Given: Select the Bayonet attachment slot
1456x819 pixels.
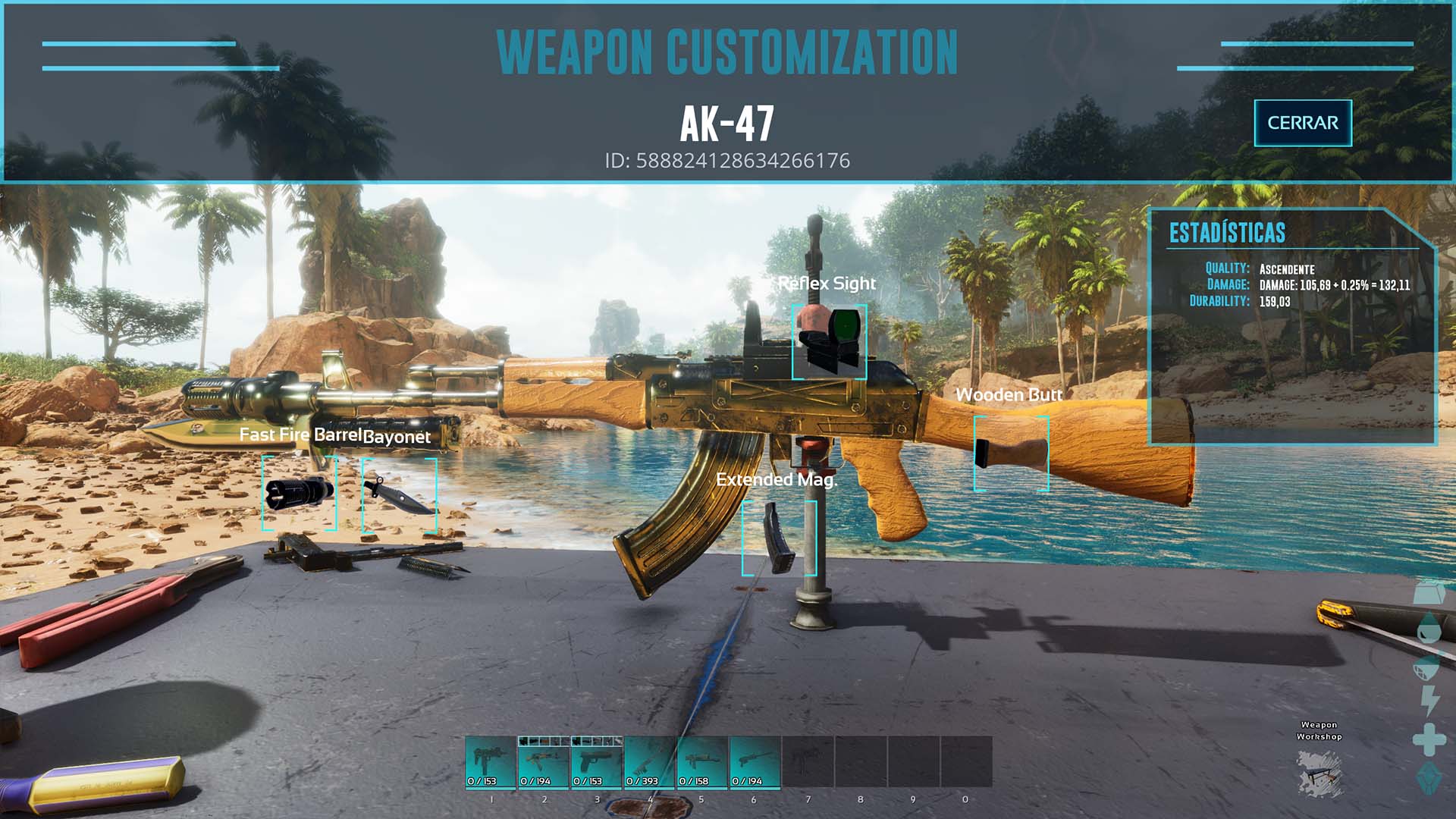Looking at the screenshot, I should (x=399, y=494).
